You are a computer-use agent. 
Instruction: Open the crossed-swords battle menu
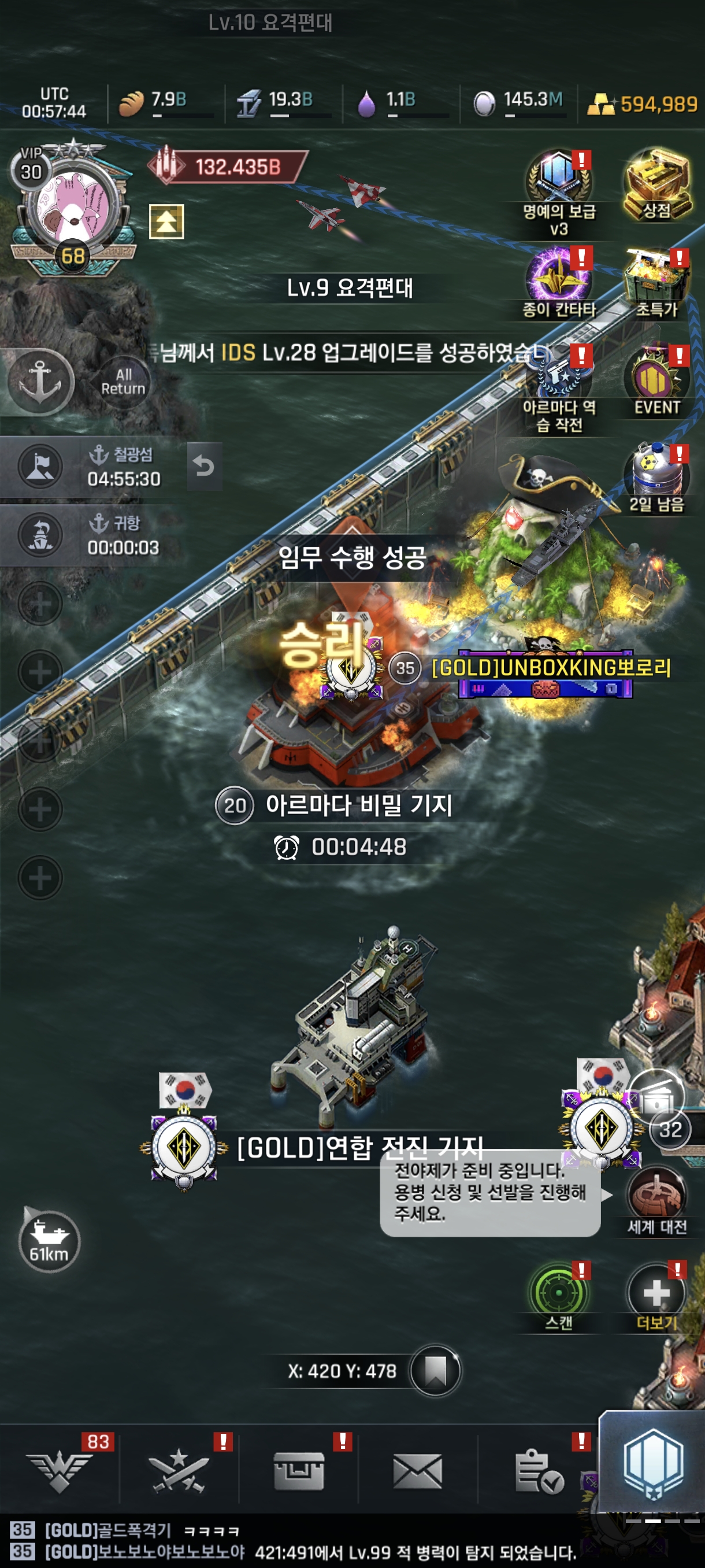coord(178,1471)
